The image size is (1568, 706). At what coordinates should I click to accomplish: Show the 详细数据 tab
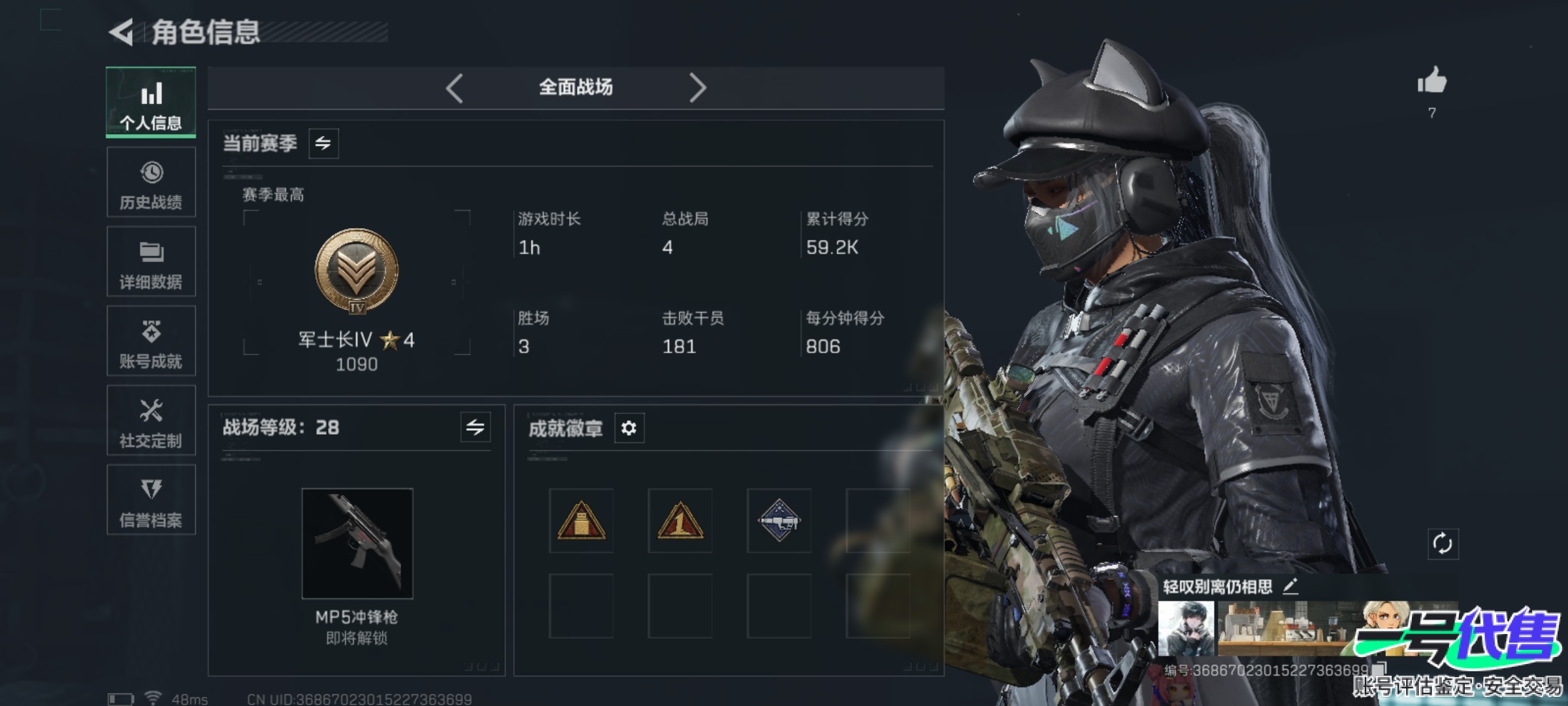[x=151, y=261]
